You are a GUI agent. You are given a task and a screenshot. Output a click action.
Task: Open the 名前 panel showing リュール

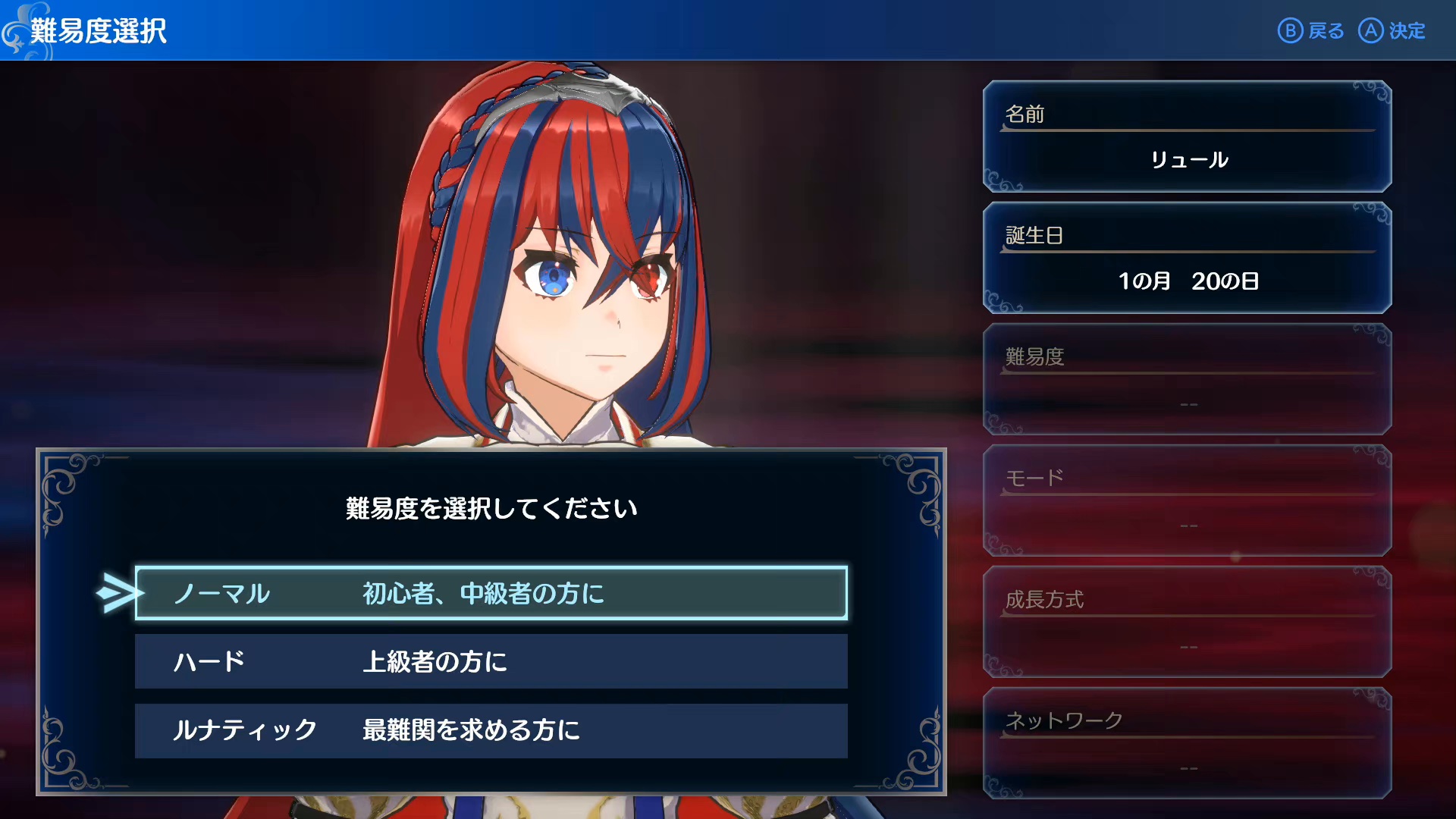[1187, 137]
